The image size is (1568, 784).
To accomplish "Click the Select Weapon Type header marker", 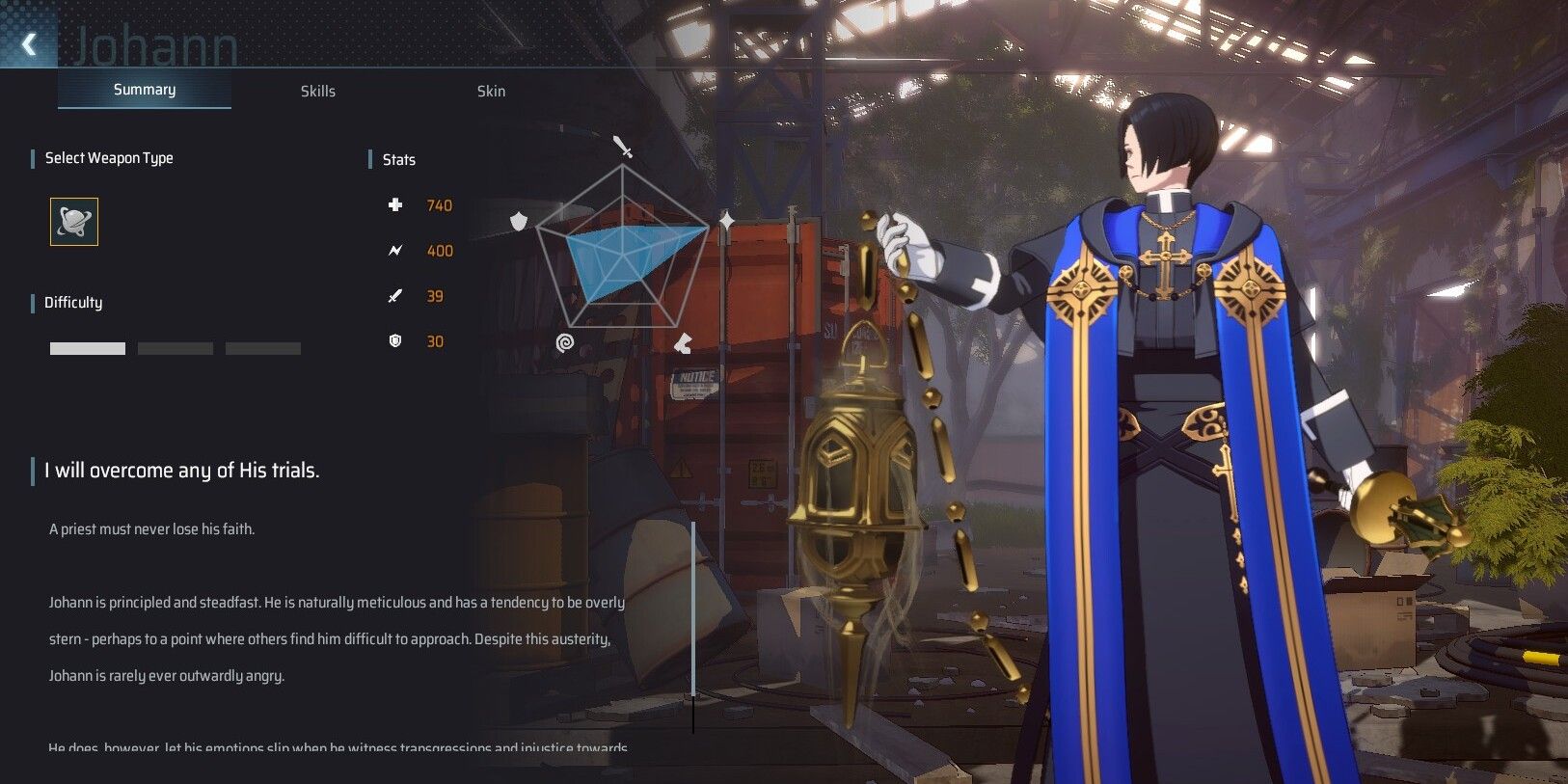I will [x=31, y=157].
